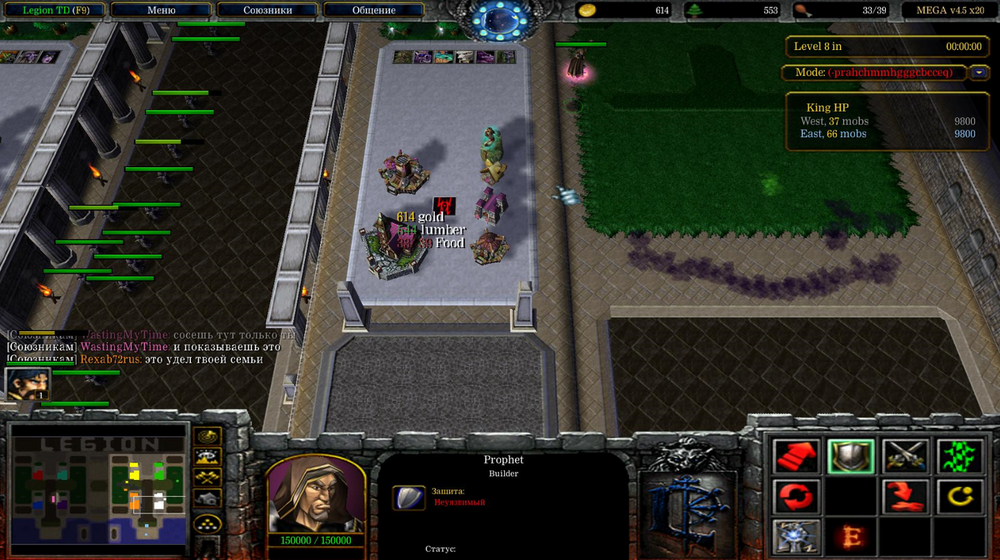The width and height of the screenshot is (1000, 560).
Task: Click the minimap signal ping button
Action: (x=208, y=437)
